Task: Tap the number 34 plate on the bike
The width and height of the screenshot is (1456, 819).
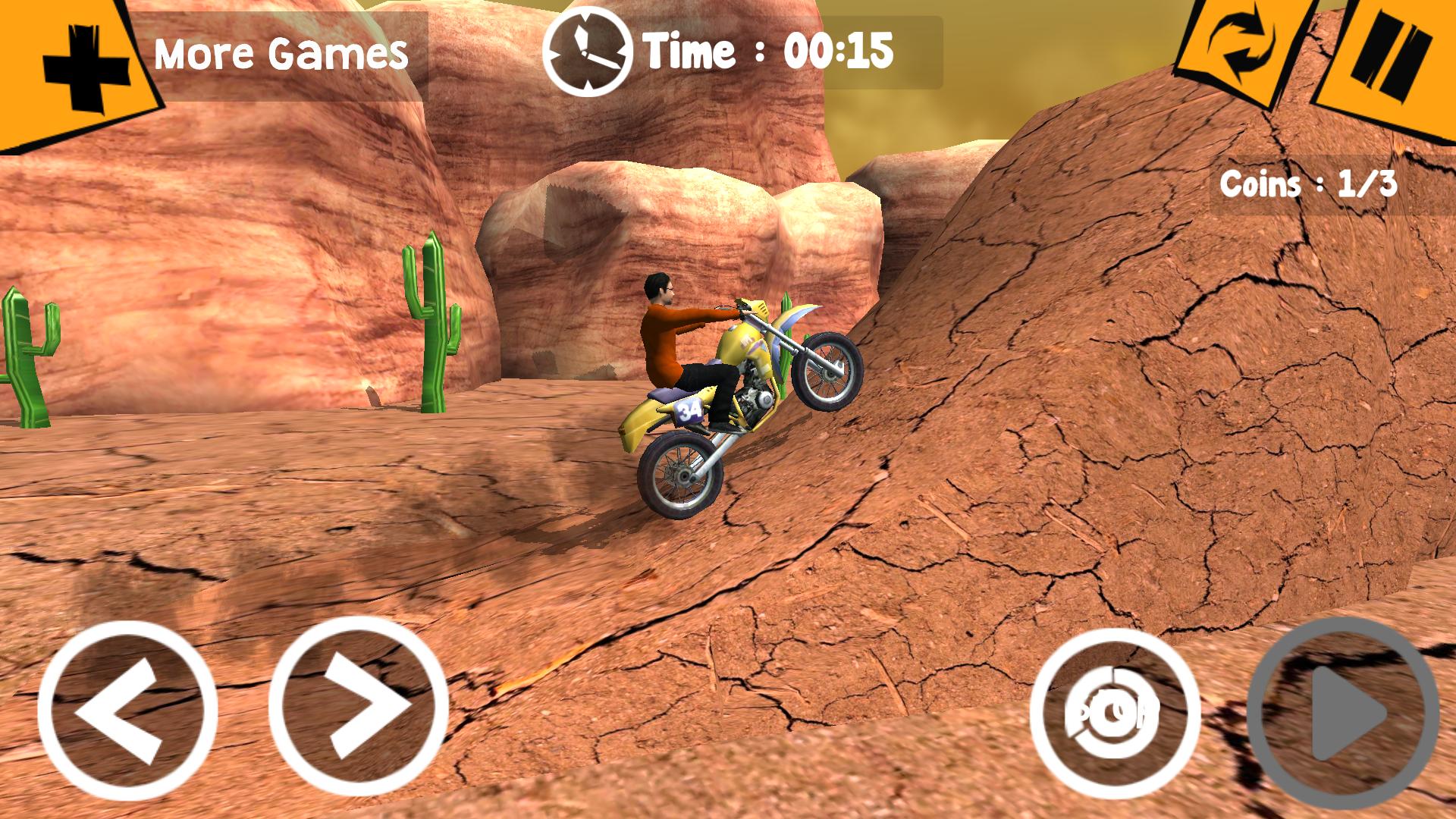Action: pos(689,409)
